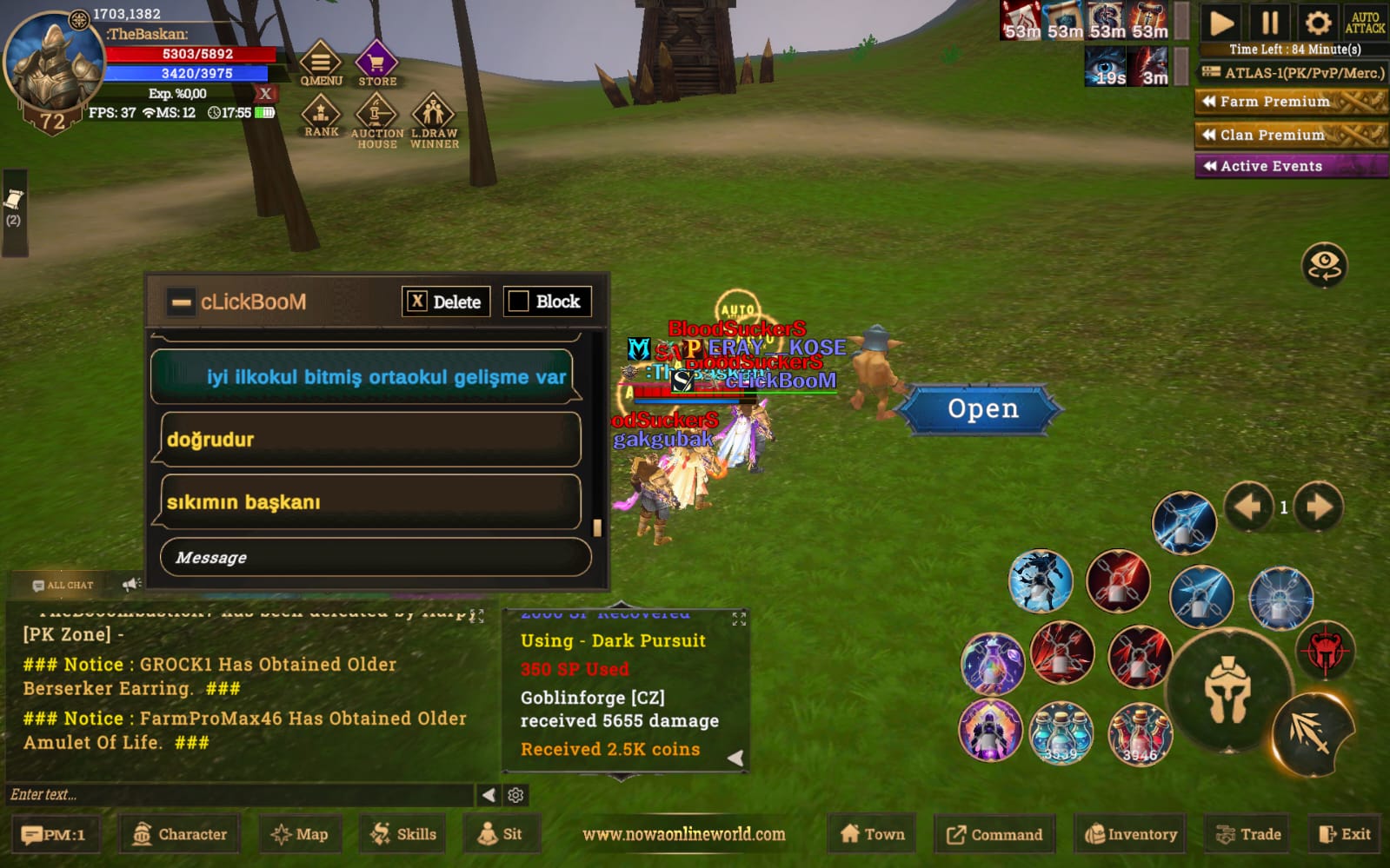Click the blue Open button

coord(982,408)
